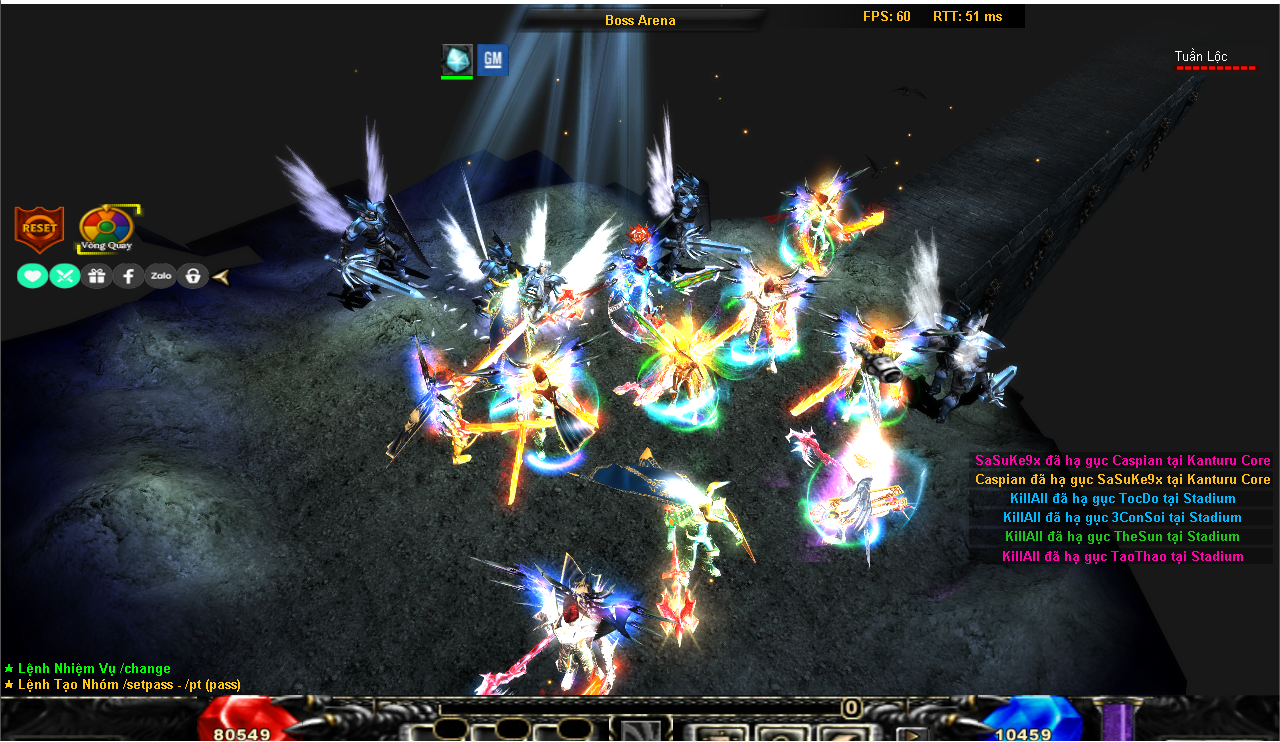Click the green heart button
Viewport: 1280px width, 742px height.
pyautogui.click(x=32, y=276)
